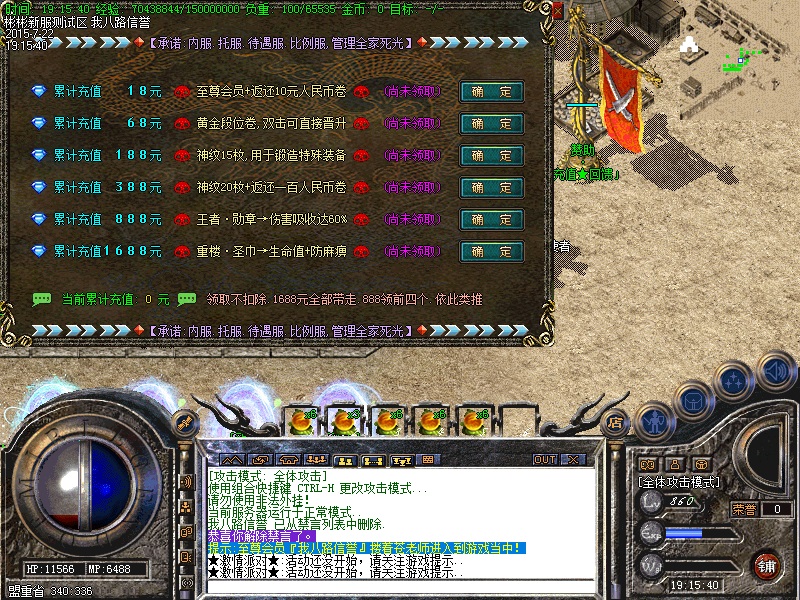Viewport: 800px width, 600px height.
Task: Claim the 68 yuan gold rank reward
Action: click(x=491, y=124)
